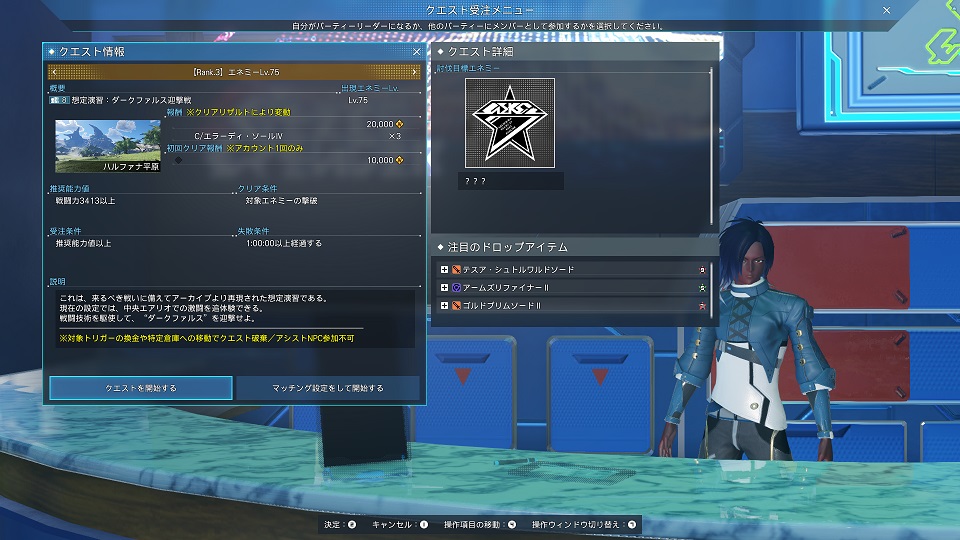This screenshot has width=960, height=540.
Task: Close the クエスト受注メニュー with the top X
Action: tap(886, 9)
